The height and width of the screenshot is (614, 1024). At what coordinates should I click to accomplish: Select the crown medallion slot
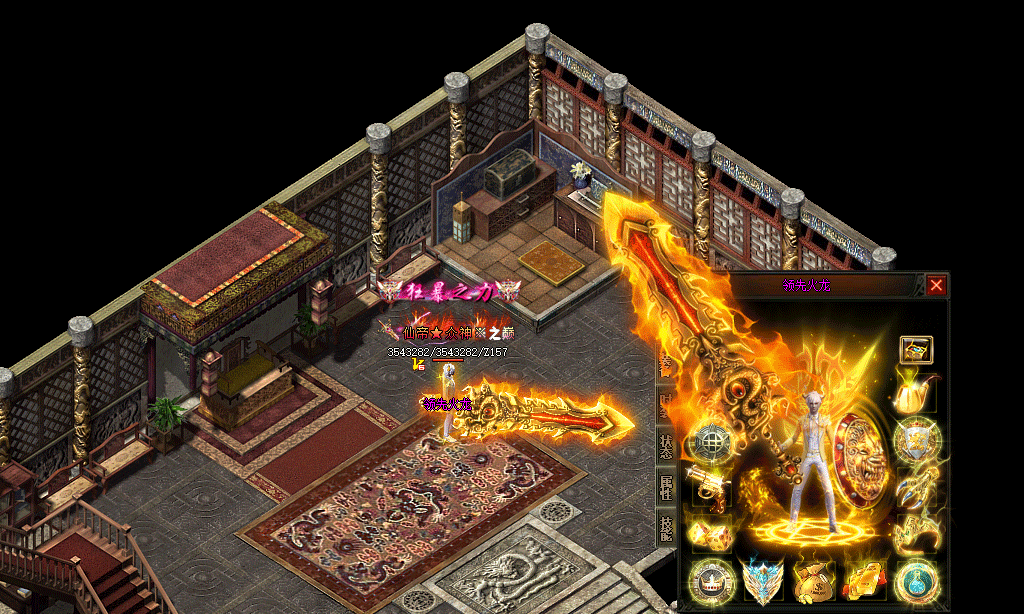(710, 580)
